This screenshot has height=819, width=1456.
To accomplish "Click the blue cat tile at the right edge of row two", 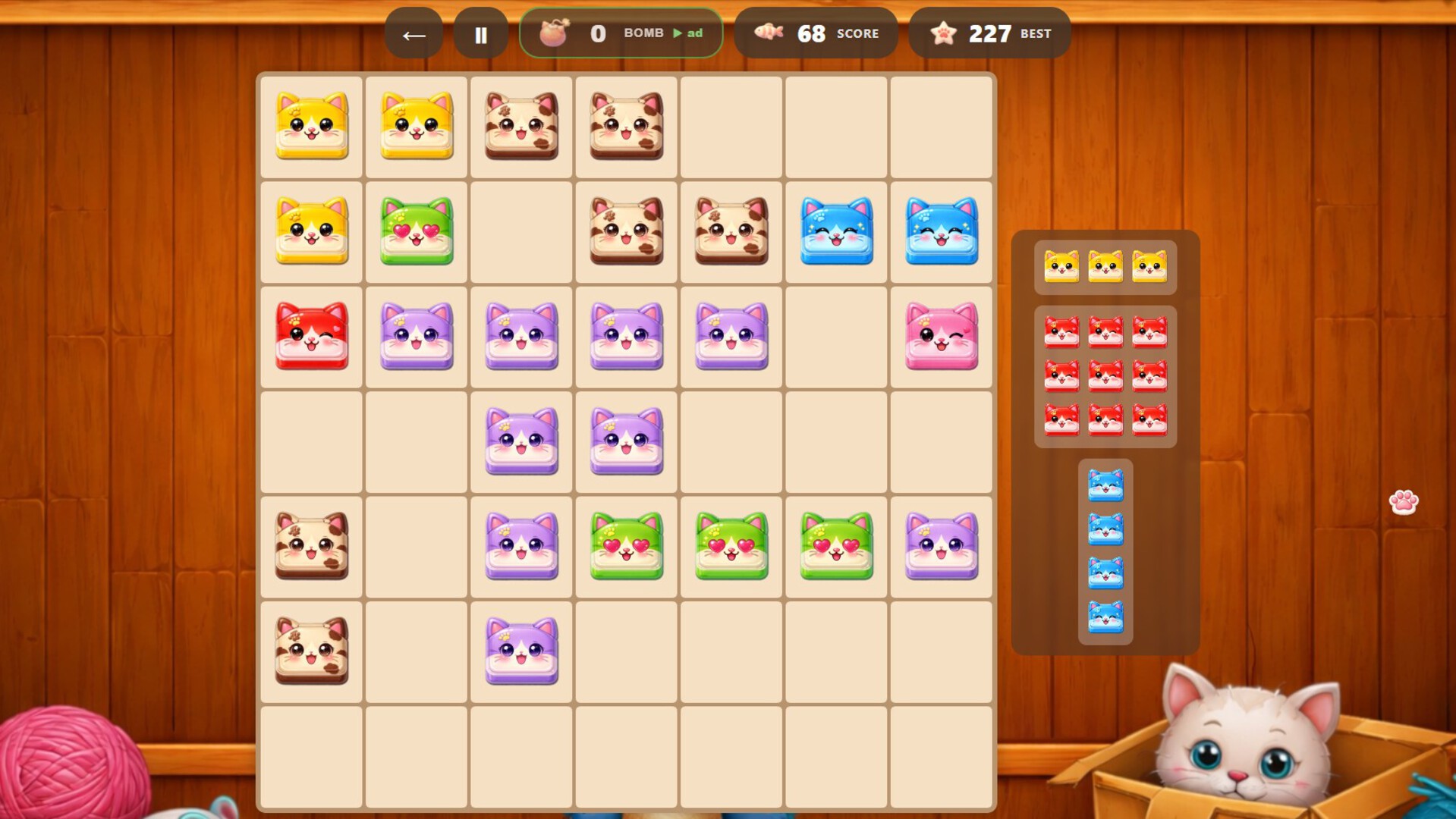I will coord(941,231).
